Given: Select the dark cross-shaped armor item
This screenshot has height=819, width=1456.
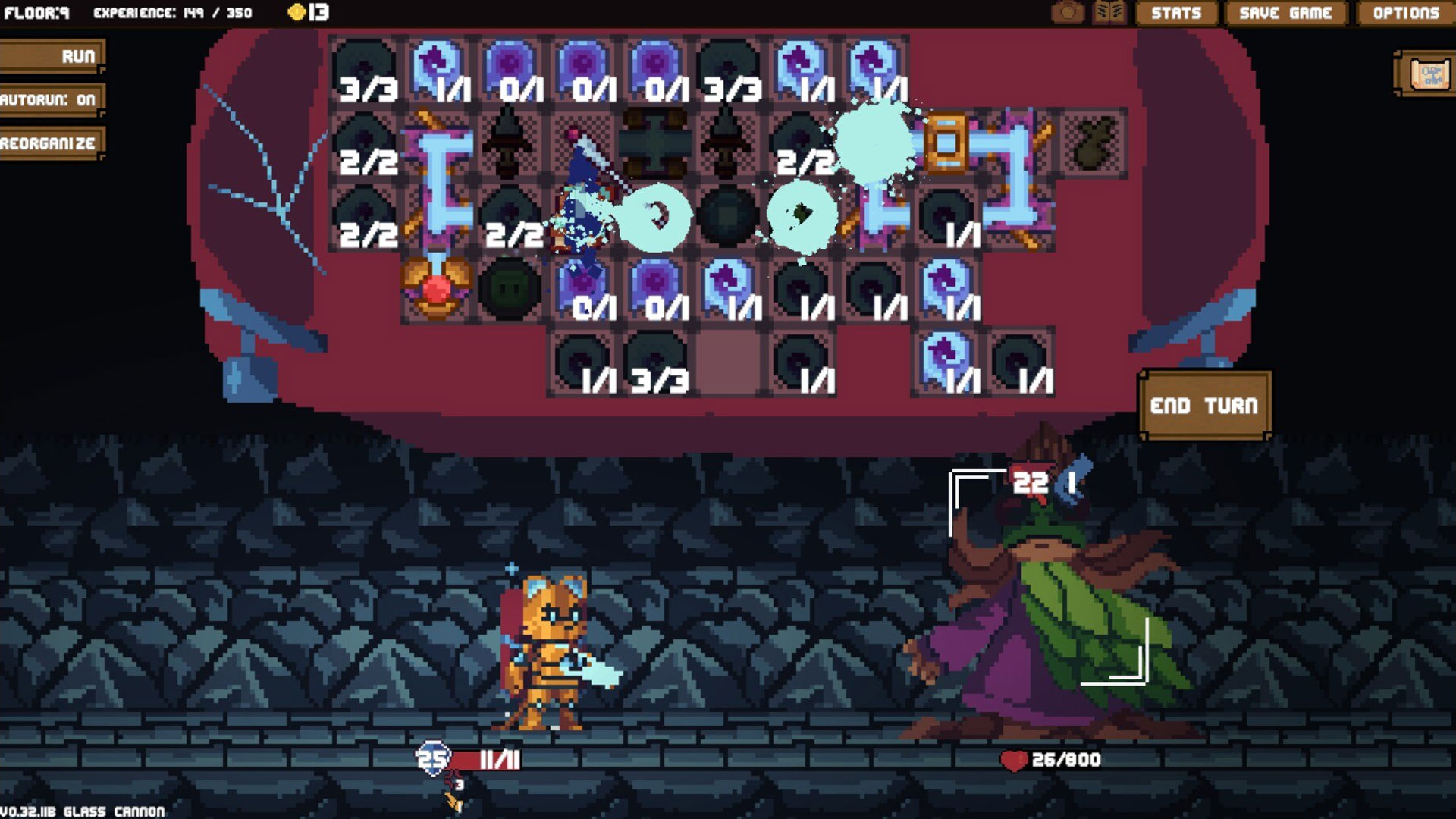Looking at the screenshot, I should [x=654, y=142].
